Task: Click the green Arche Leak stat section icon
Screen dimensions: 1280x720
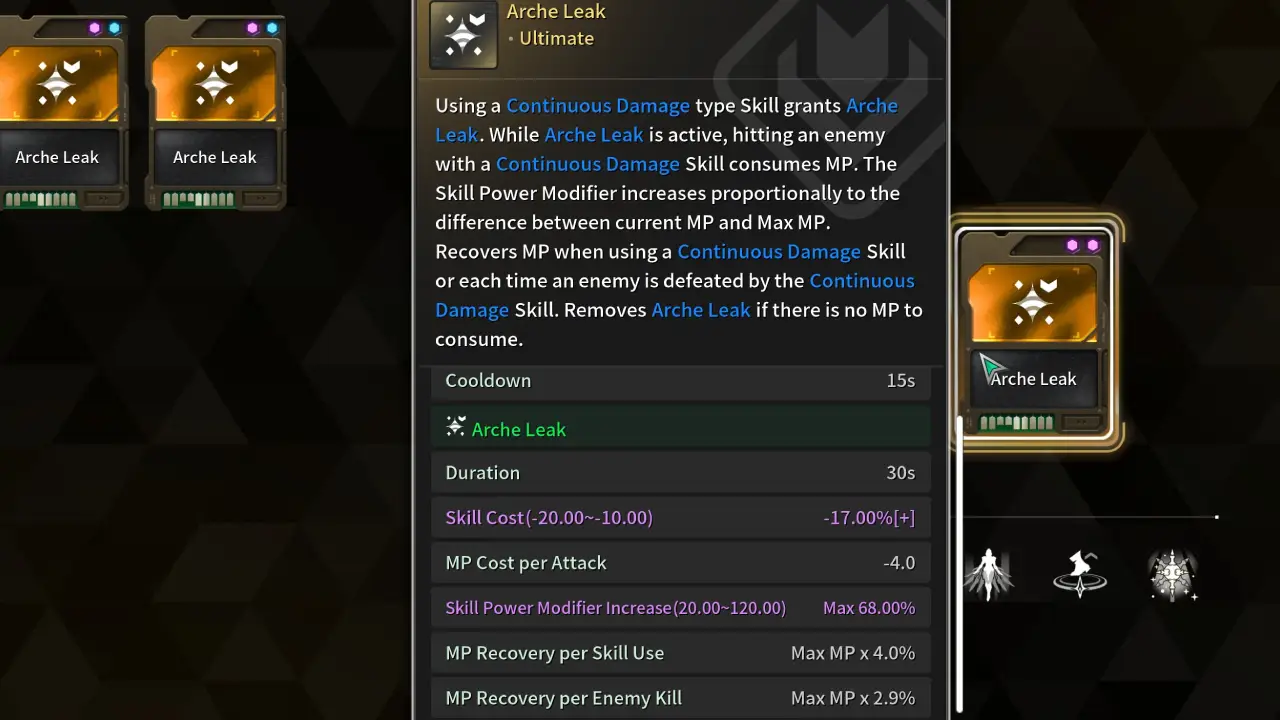Action: [456, 427]
